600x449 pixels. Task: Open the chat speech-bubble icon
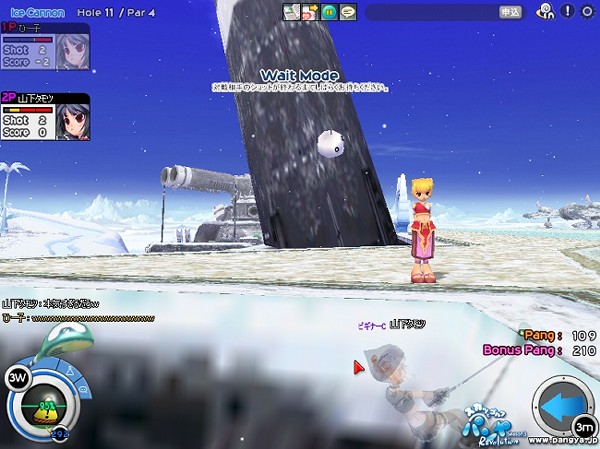click(x=347, y=12)
